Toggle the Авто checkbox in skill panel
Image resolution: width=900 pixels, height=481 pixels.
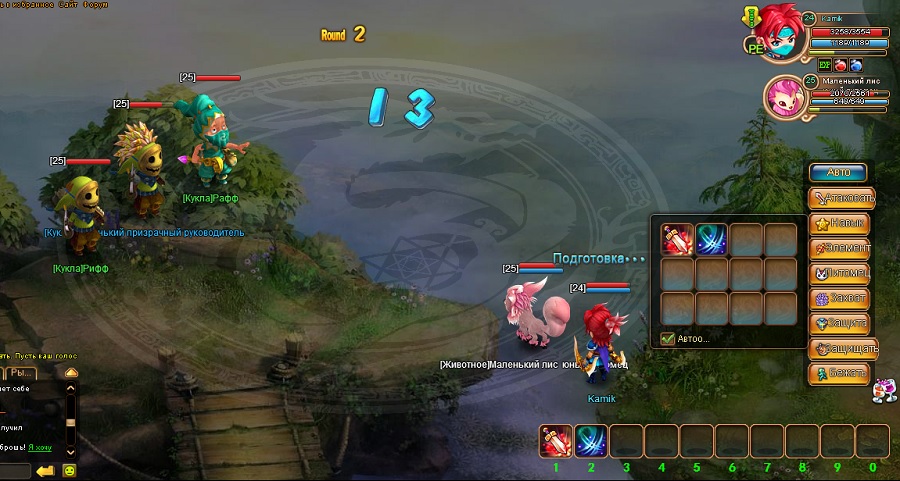pos(668,339)
